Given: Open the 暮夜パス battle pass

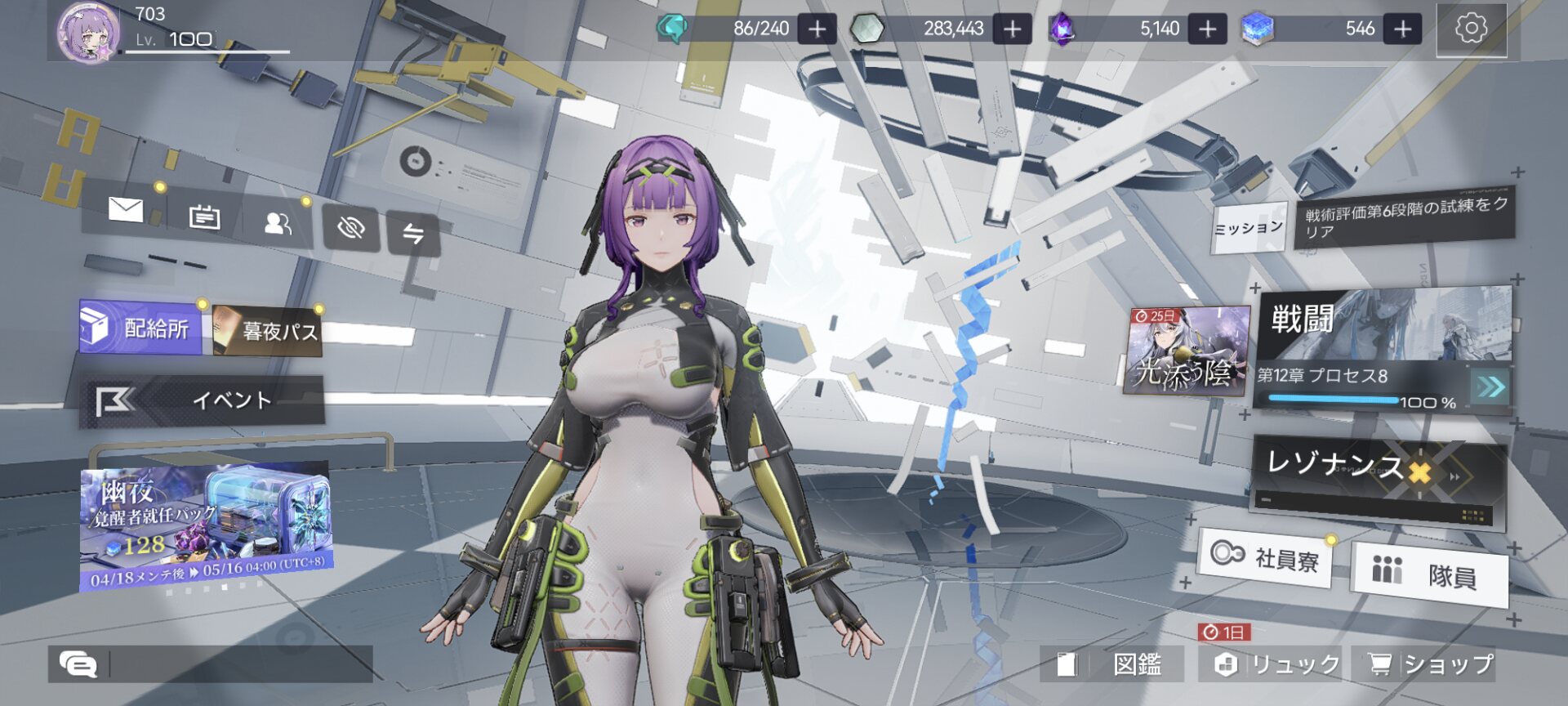Looking at the screenshot, I should [268, 331].
